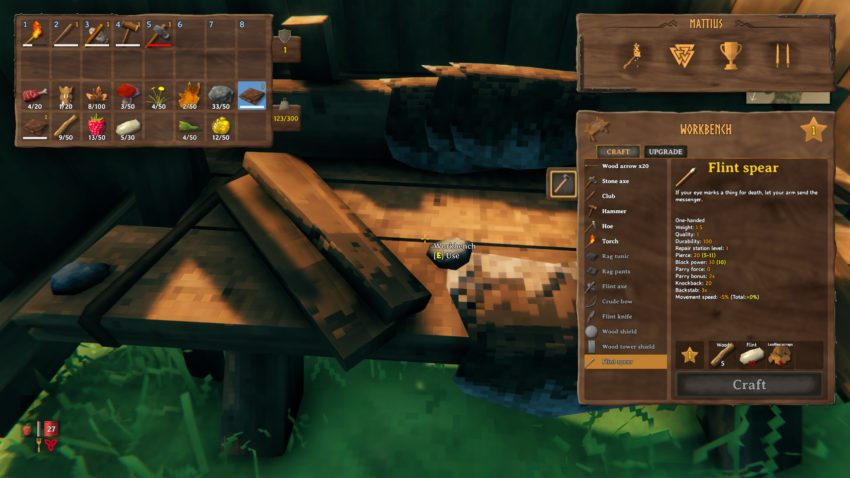The image size is (850, 478).
Task: Choose the Club recipe
Action: click(x=610, y=196)
